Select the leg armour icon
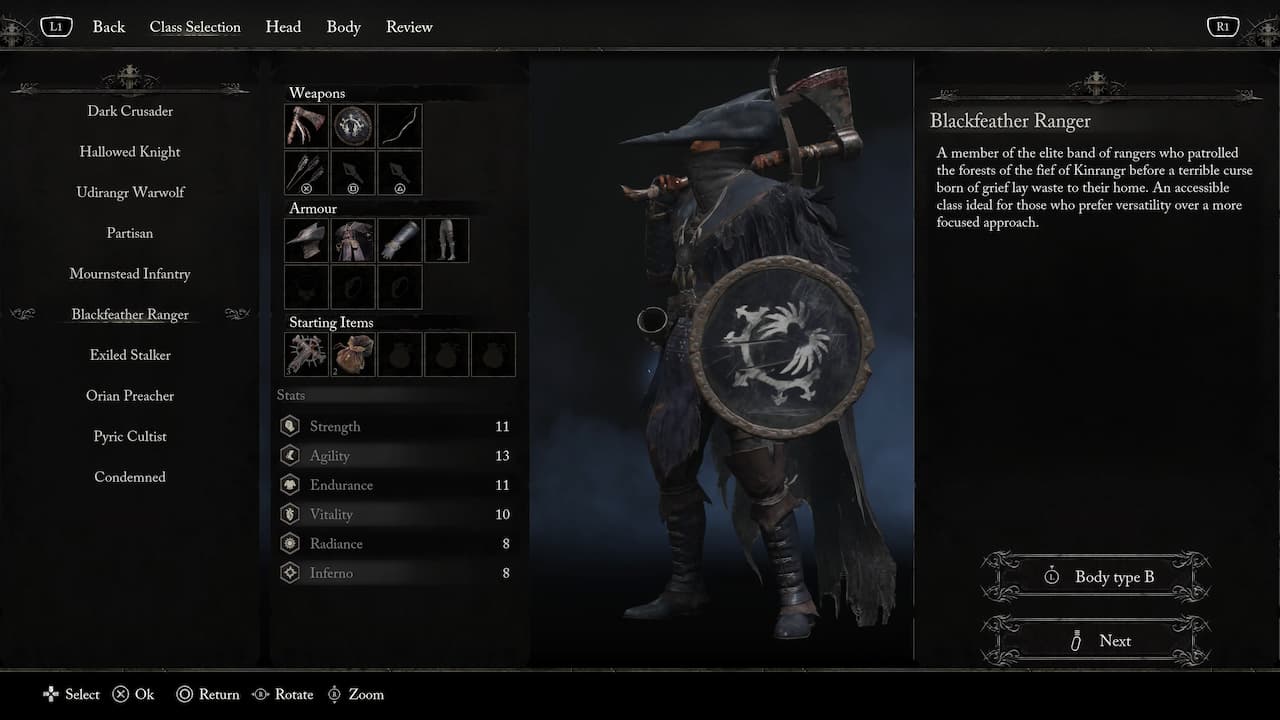 coord(446,239)
